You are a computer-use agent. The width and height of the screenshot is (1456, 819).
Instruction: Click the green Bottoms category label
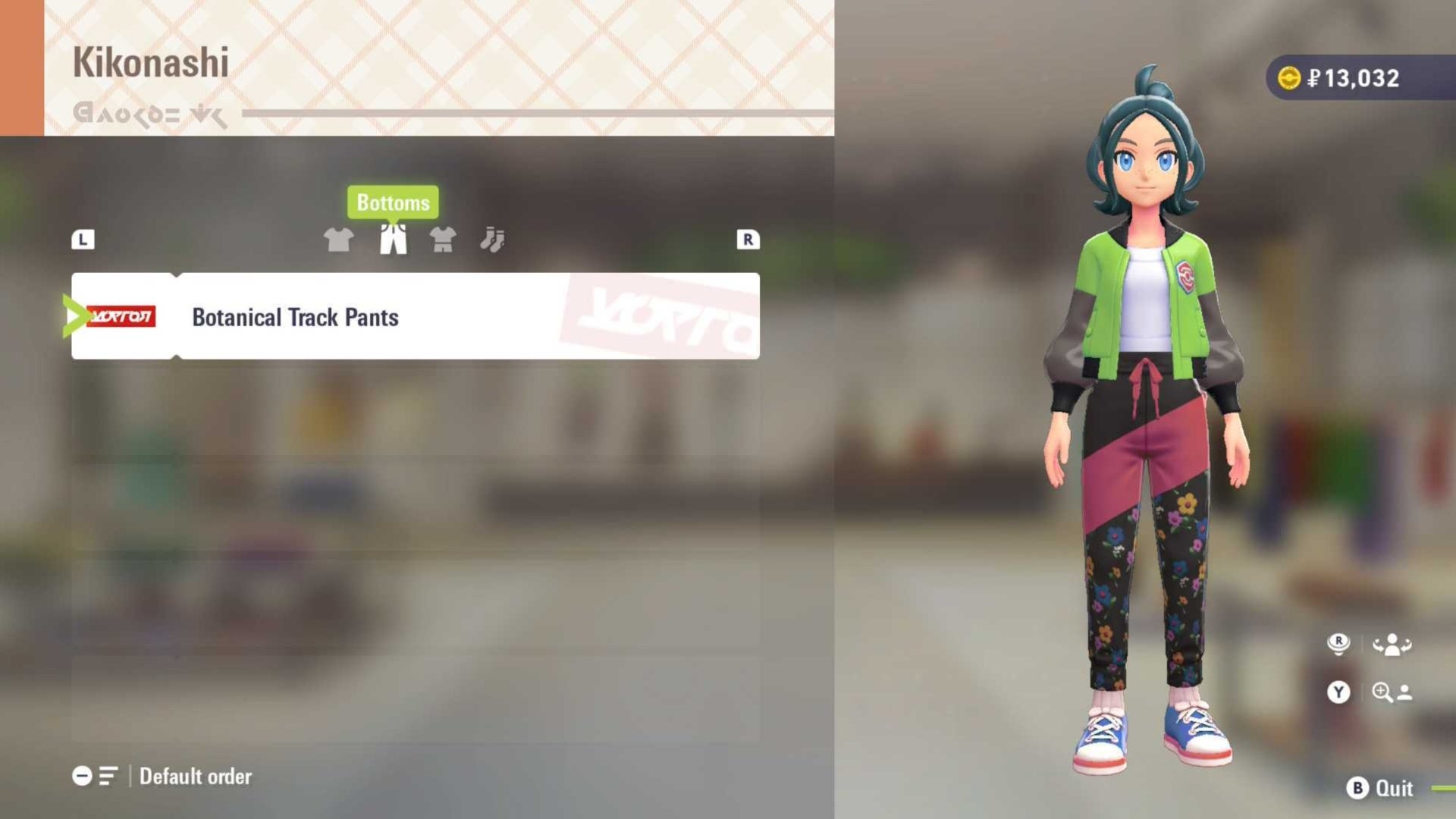click(393, 202)
